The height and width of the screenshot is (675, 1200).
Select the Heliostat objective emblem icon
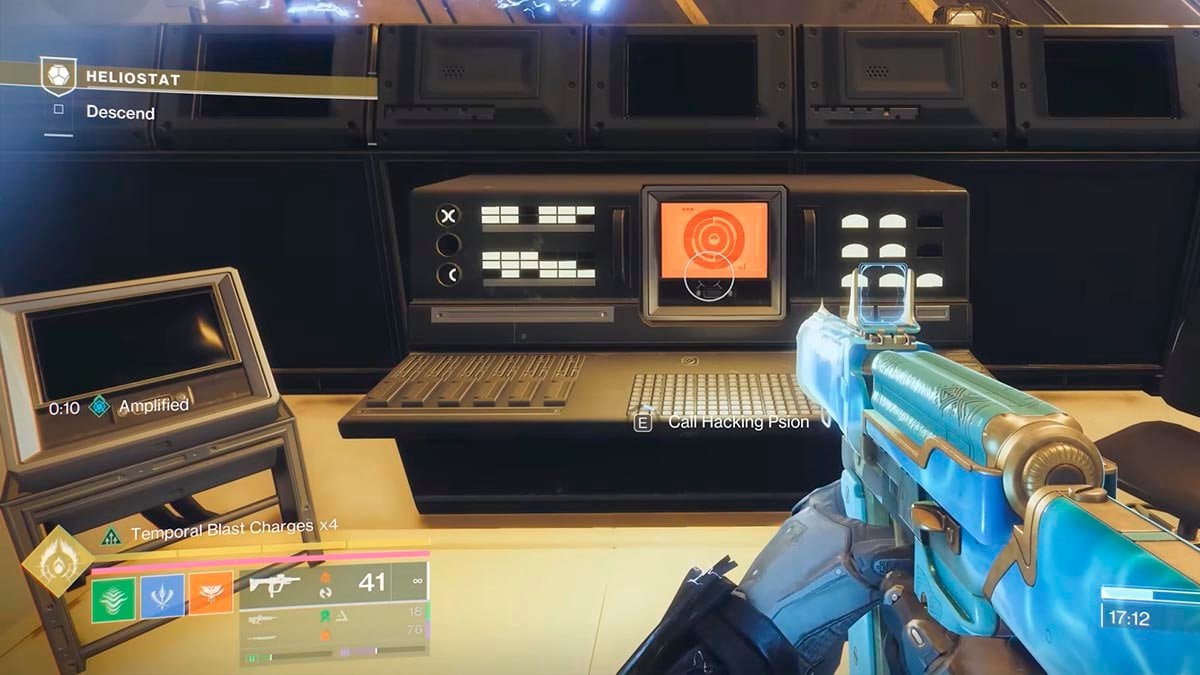(x=58, y=76)
